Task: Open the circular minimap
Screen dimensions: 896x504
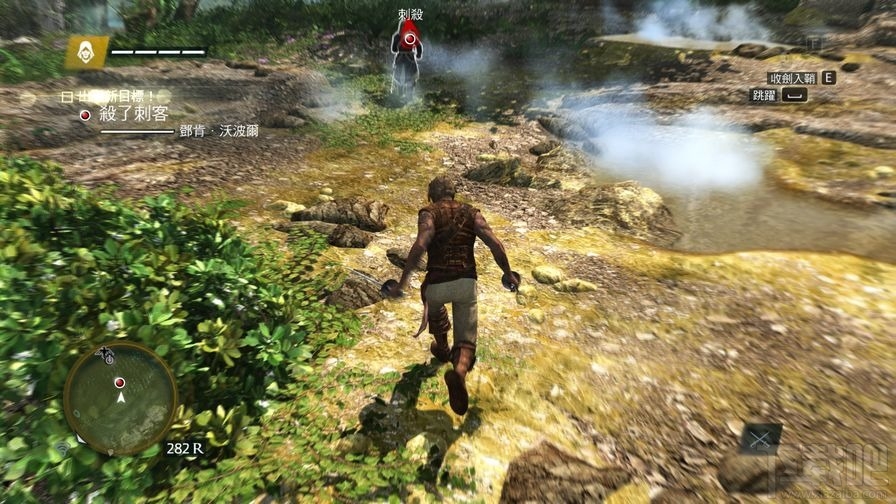Action: pos(120,397)
